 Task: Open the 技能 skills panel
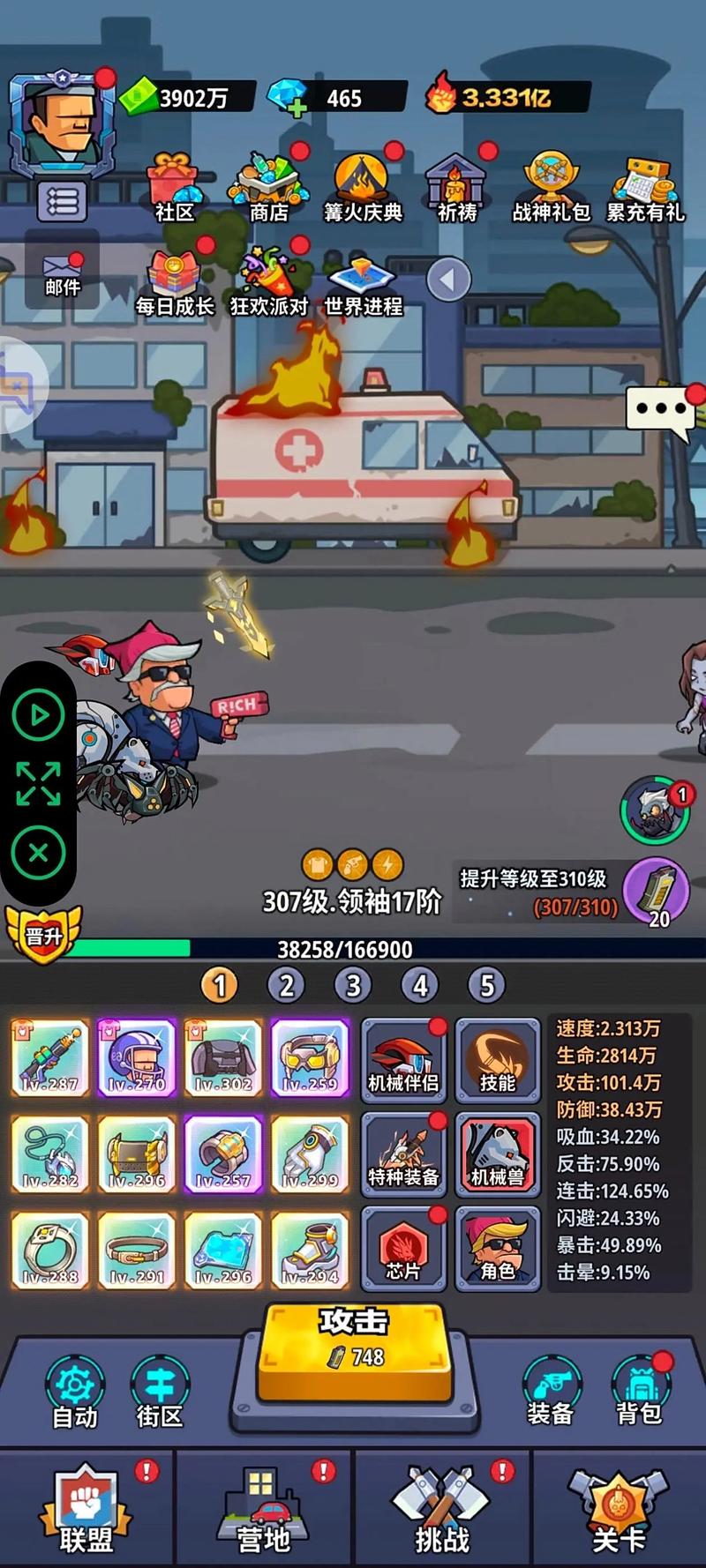497,1059
